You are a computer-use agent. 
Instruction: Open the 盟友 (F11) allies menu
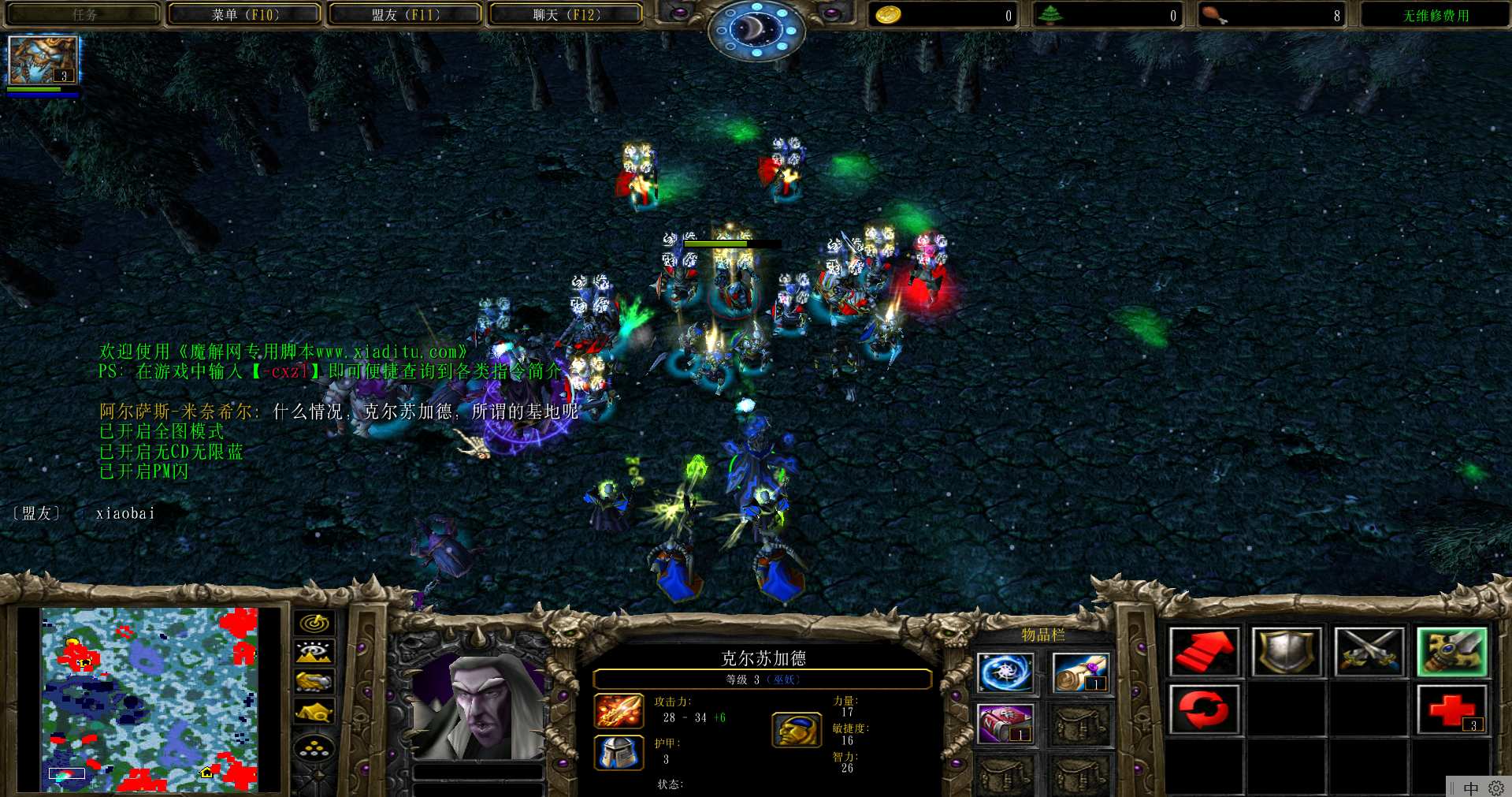405,15
